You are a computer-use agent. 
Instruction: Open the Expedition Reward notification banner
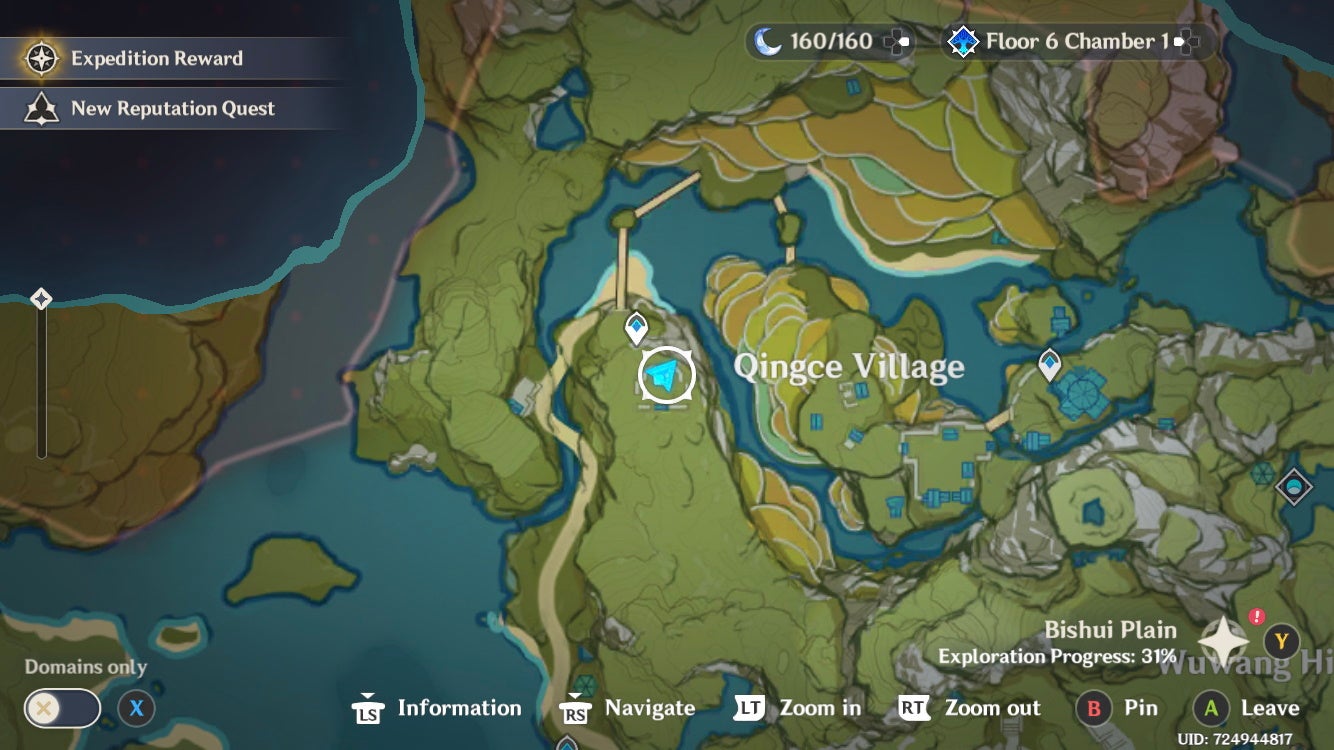point(155,58)
